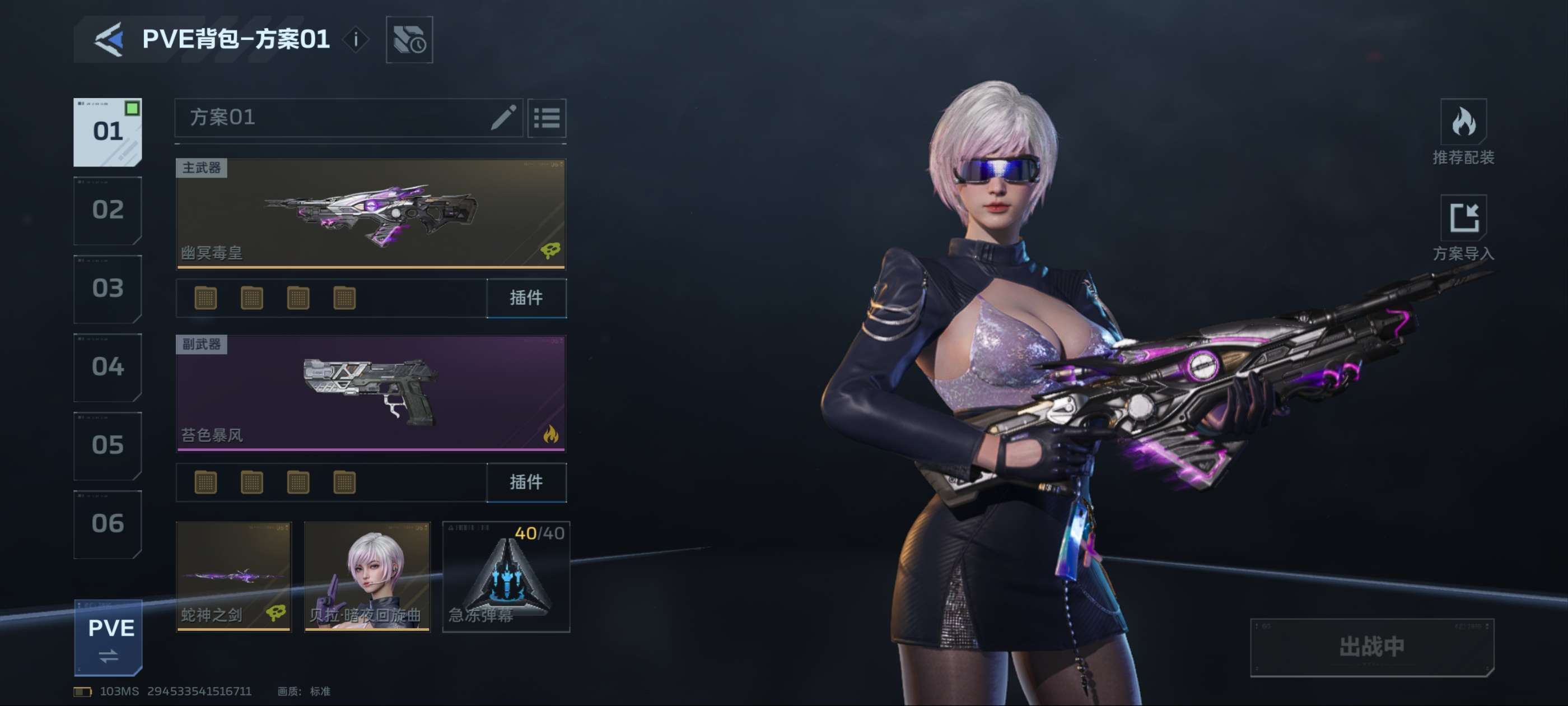Select the 急冻弹幕 skill slot
The image size is (1568, 706).
click(x=506, y=576)
